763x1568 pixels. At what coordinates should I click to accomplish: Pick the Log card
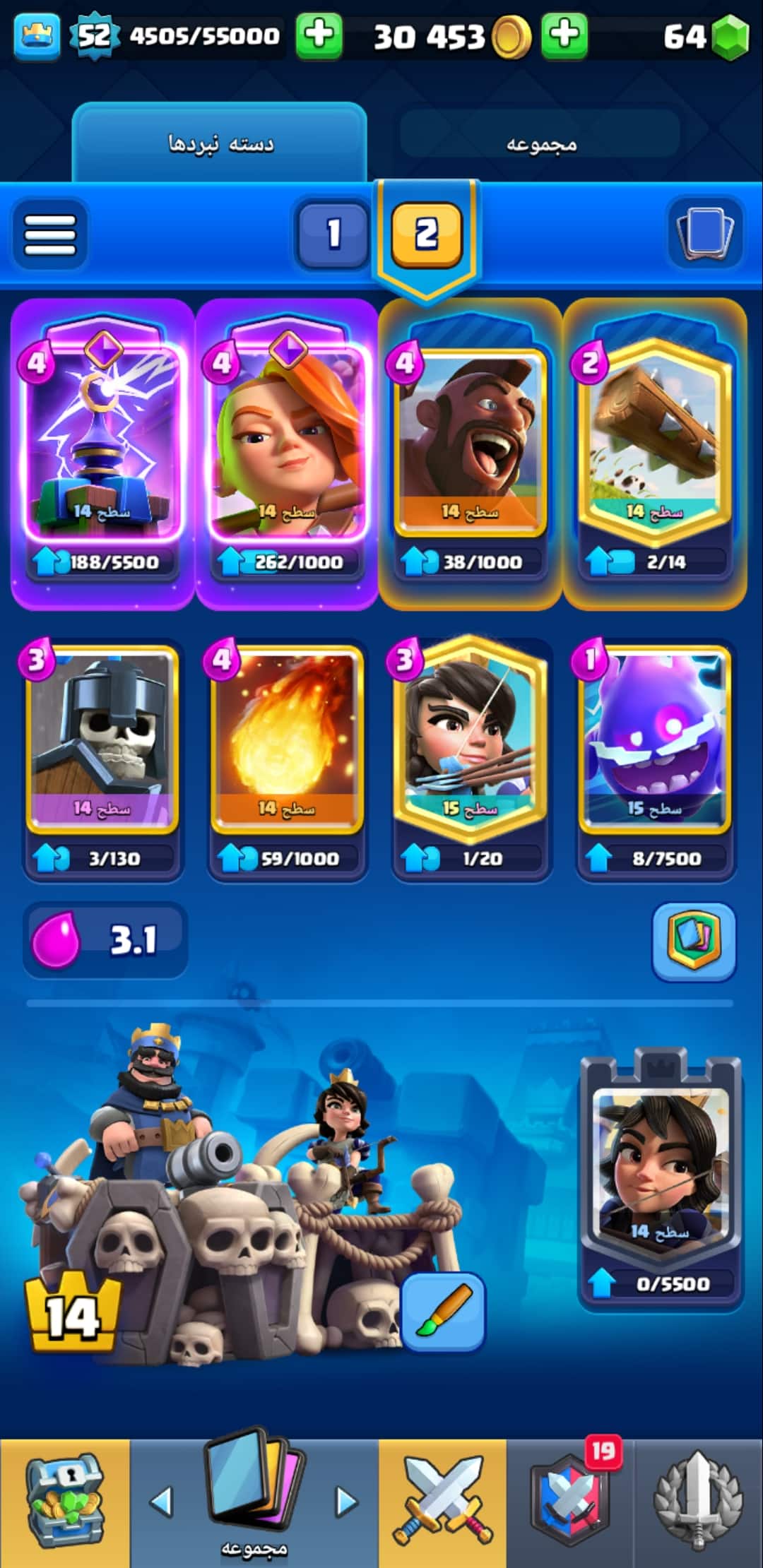[x=654, y=438]
